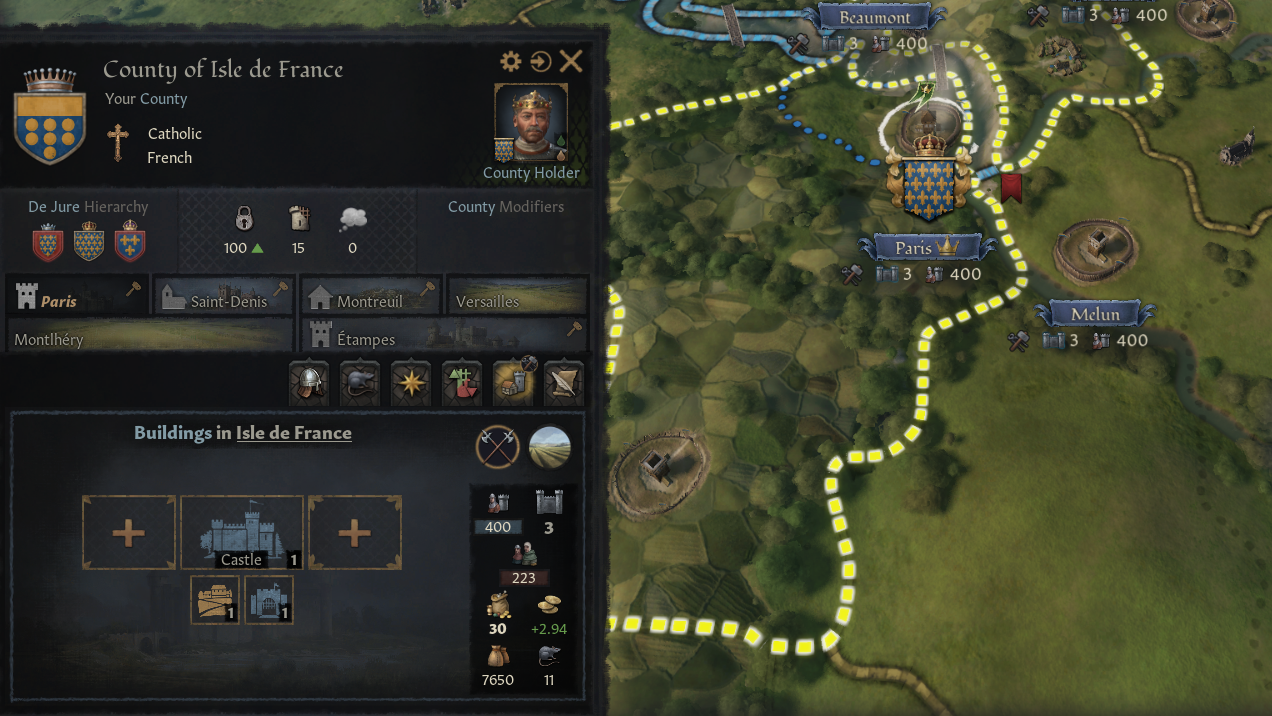Open the Castle main building
Viewport: 1272px width, 716px height.
[x=242, y=532]
